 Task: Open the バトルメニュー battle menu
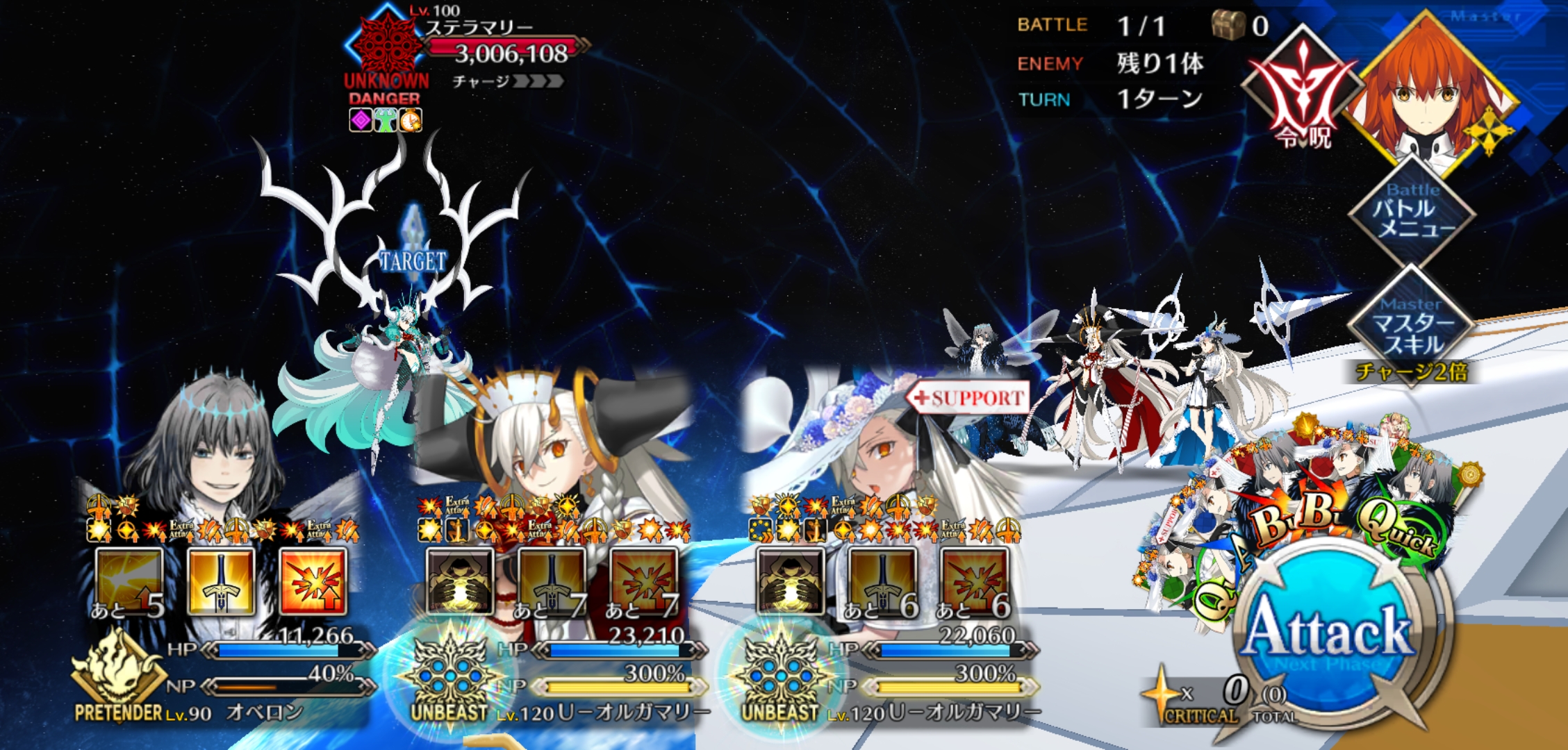point(1412,212)
